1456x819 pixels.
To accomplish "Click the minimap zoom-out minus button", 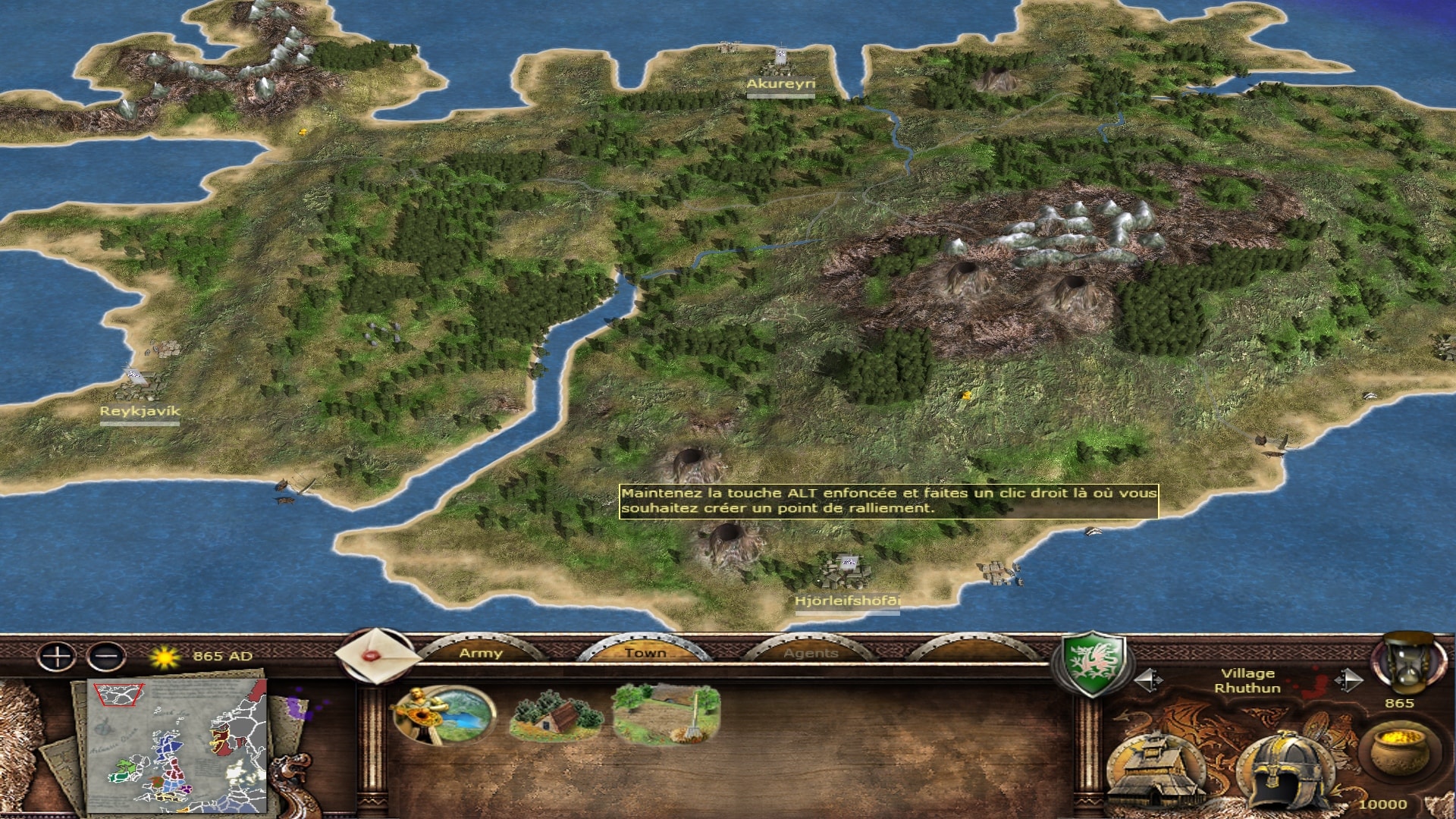I will [106, 656].
